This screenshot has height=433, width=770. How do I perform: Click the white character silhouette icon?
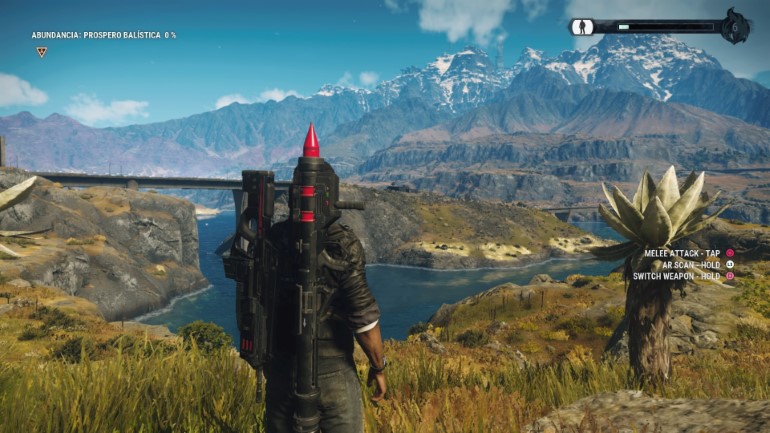tap(583, 27)
